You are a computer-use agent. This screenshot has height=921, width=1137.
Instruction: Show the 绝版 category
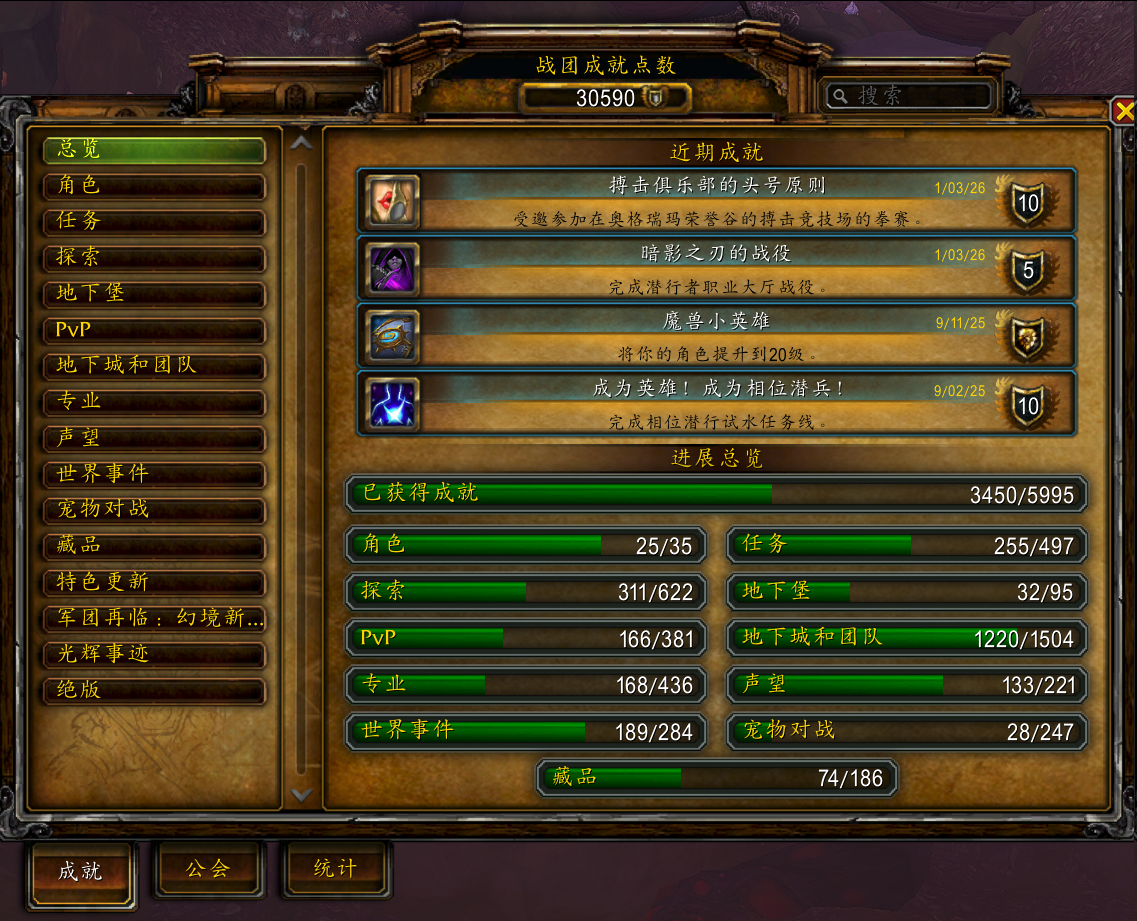153,690
